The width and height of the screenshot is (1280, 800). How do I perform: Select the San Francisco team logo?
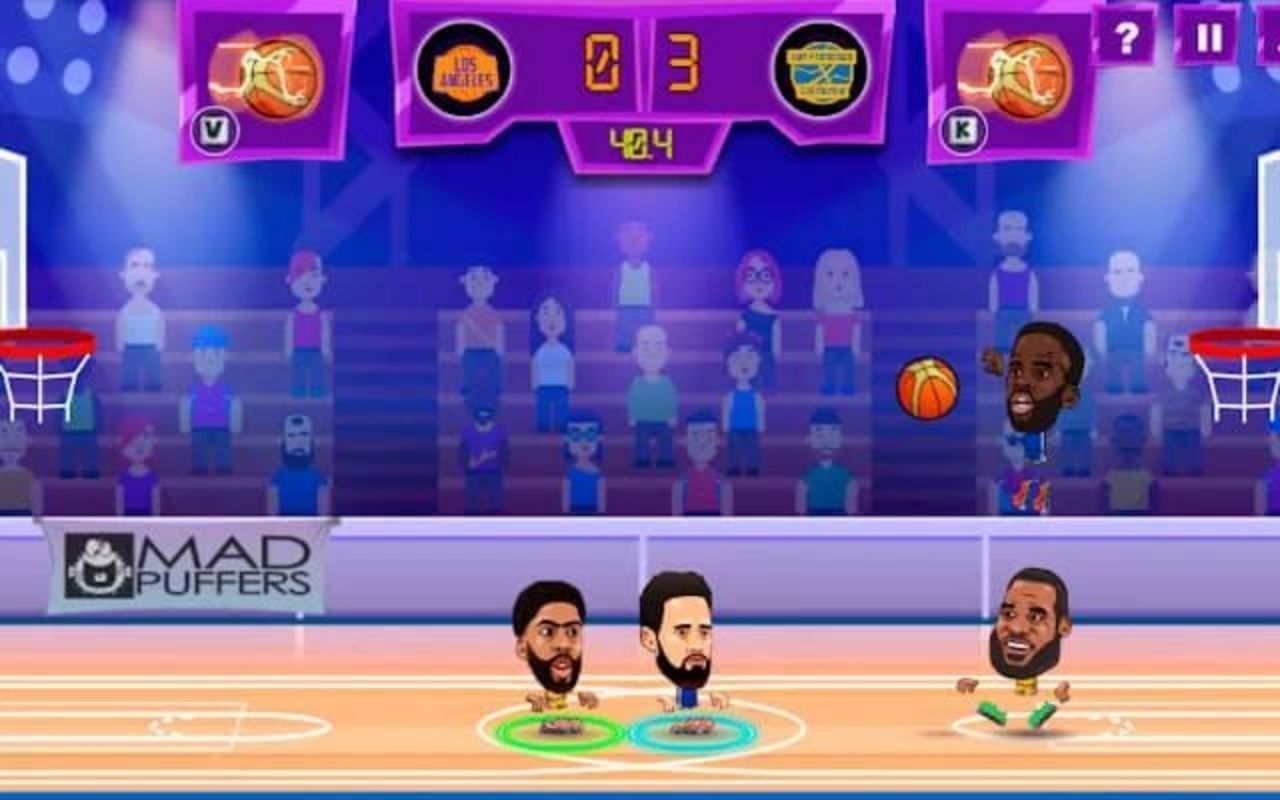(817, 71)
